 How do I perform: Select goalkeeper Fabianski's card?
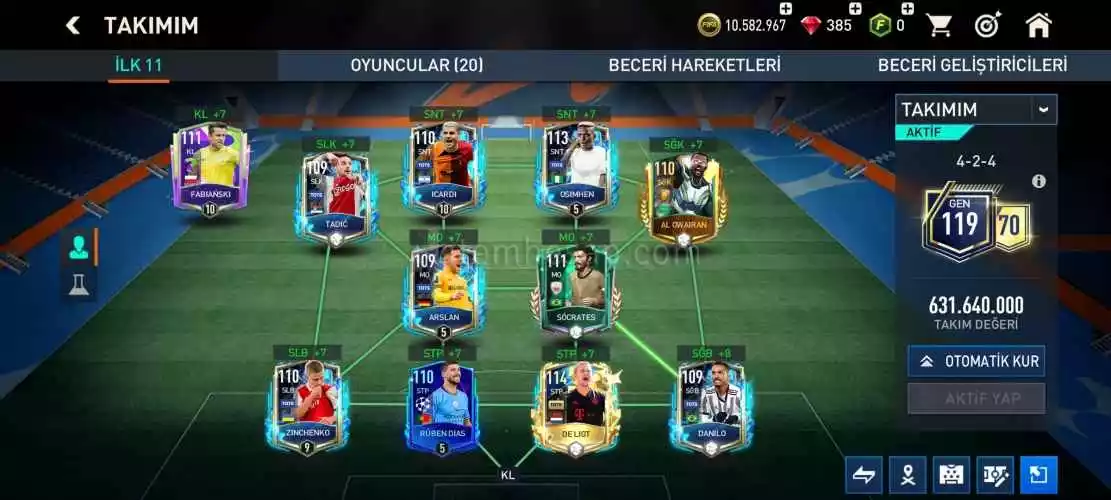point(209,168)
